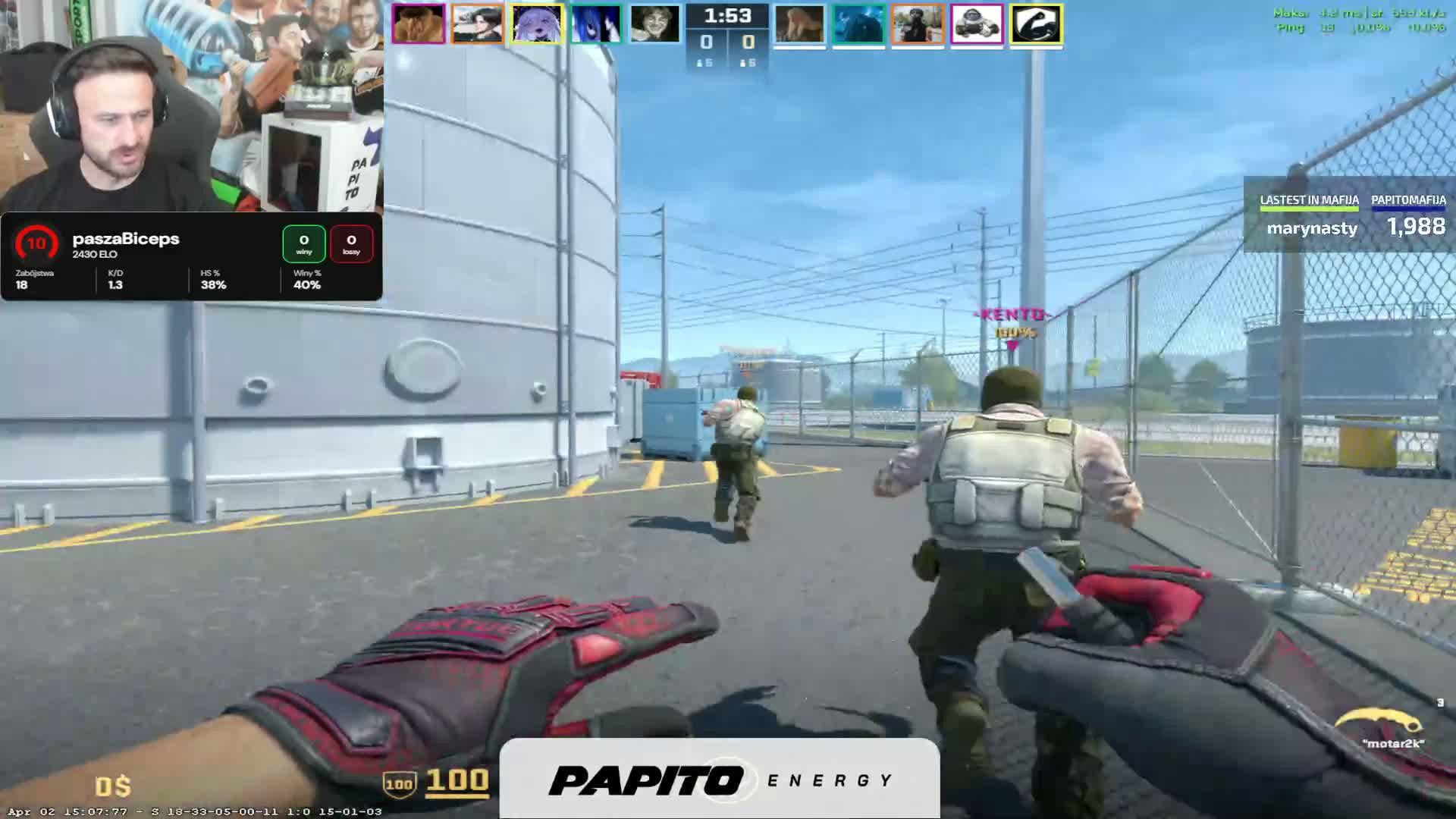Open the Papito Energy sponsor banner

pyautogui.click(x=720, y=780)
